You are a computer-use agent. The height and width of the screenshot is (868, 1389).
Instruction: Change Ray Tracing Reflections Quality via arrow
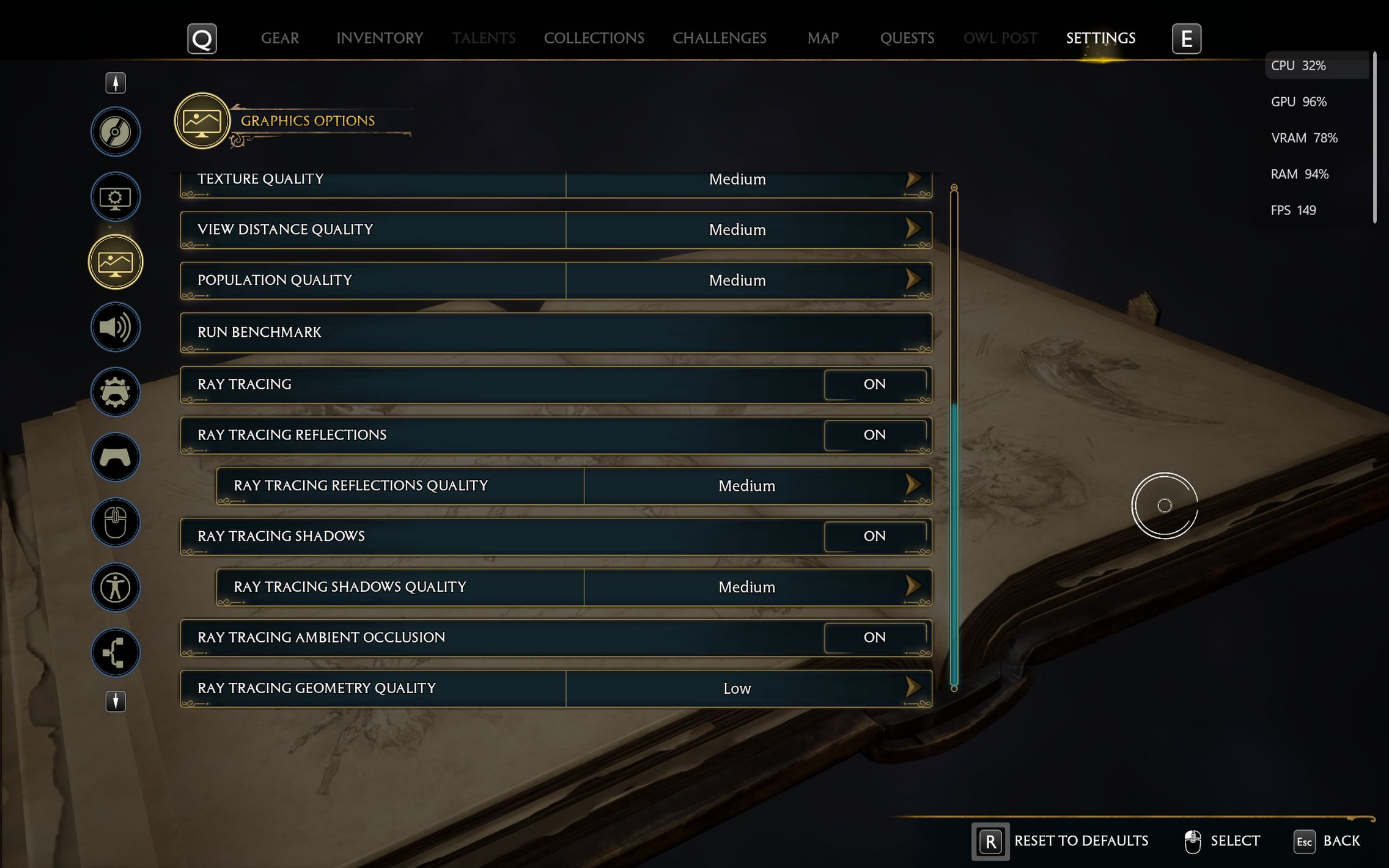[x=913, y=485]
